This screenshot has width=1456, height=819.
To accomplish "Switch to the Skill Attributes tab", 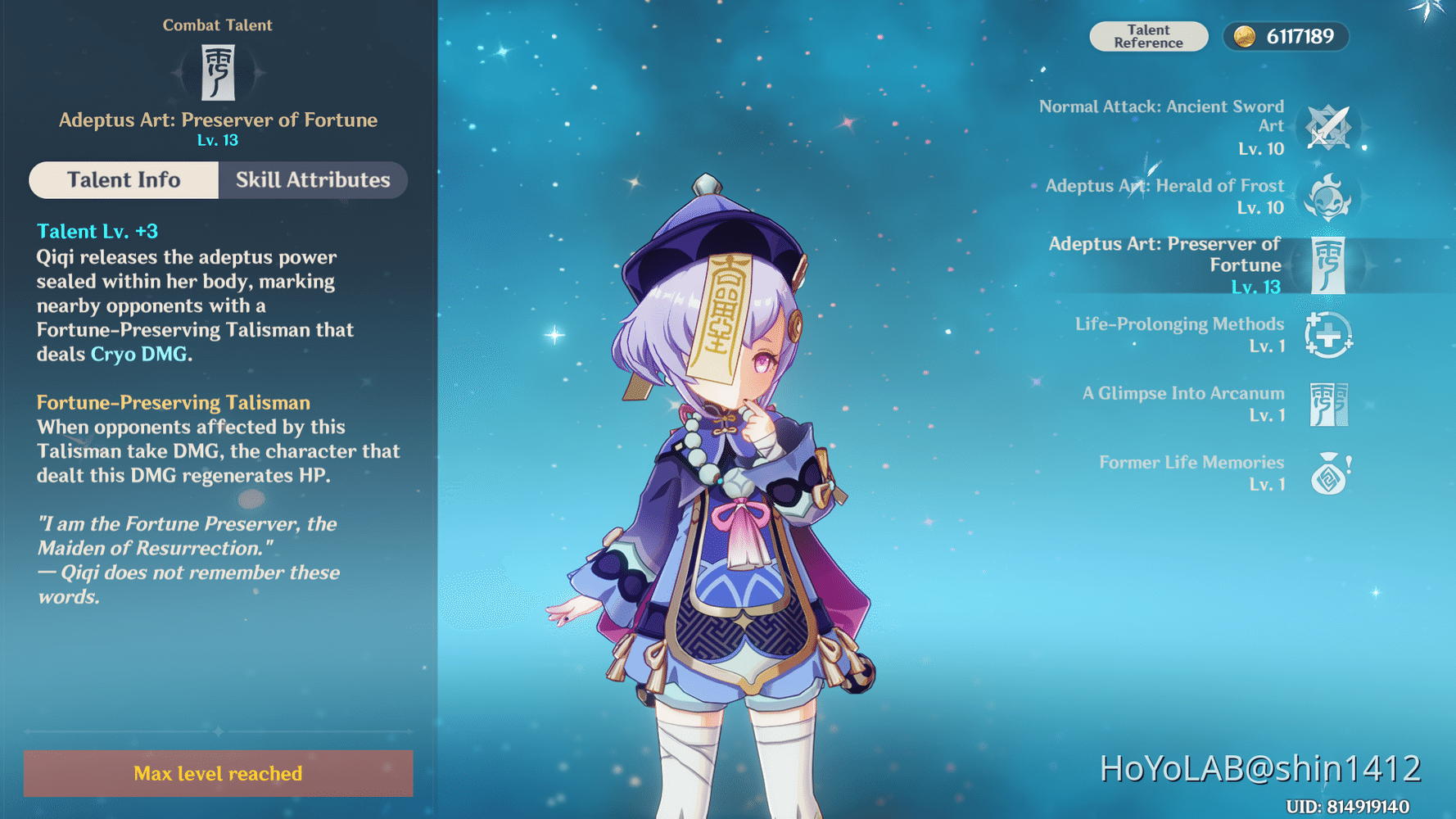I will pyautogui.click(x=313, y=180).
